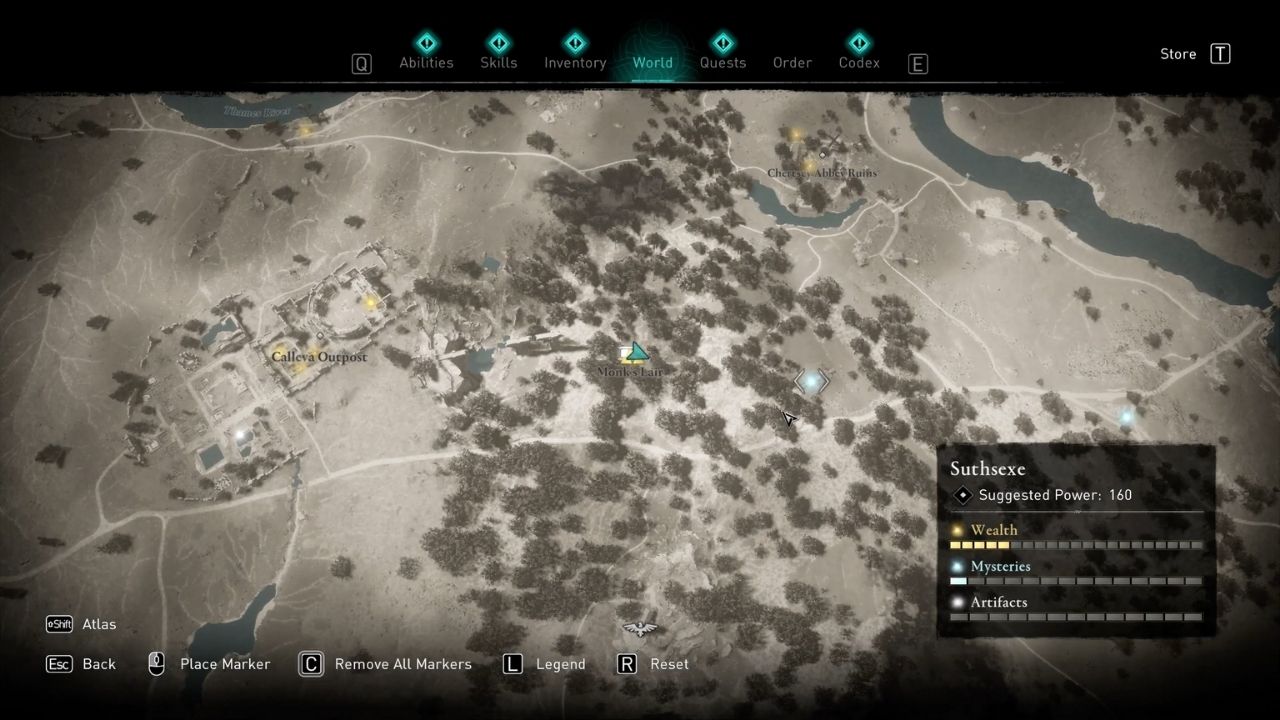Click the Wealth diamond icon in Suthsexe panel

[958, 530]
